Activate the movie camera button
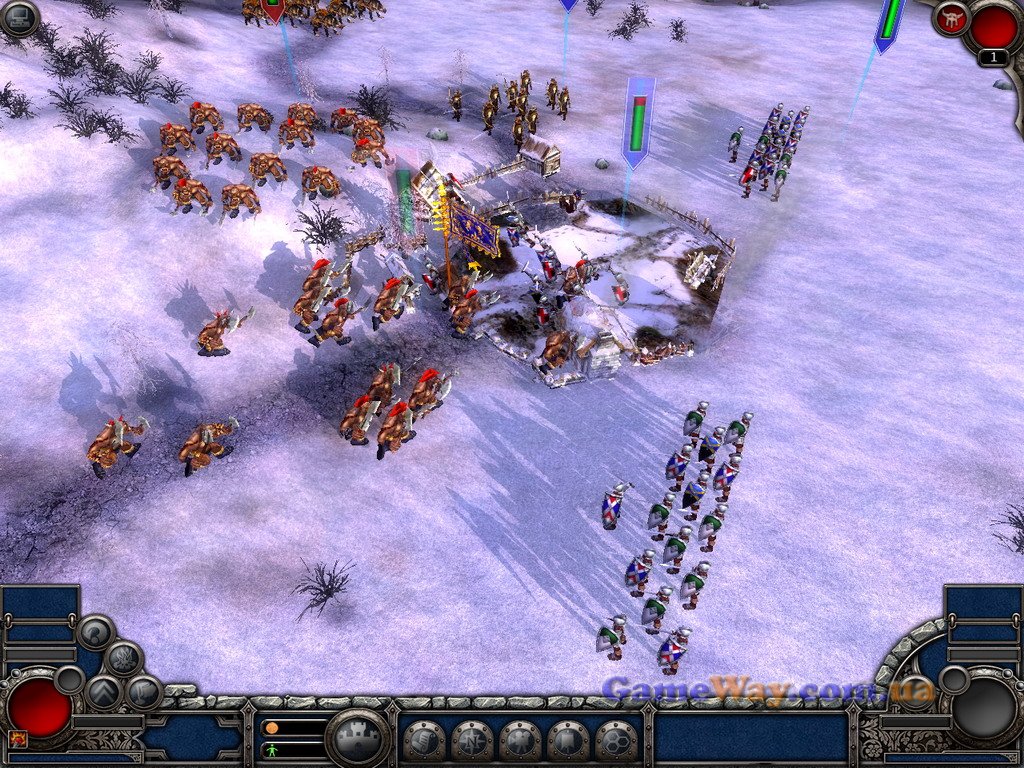The width and height of the screenshot is (1024, 768). click(x=520, y=741)
